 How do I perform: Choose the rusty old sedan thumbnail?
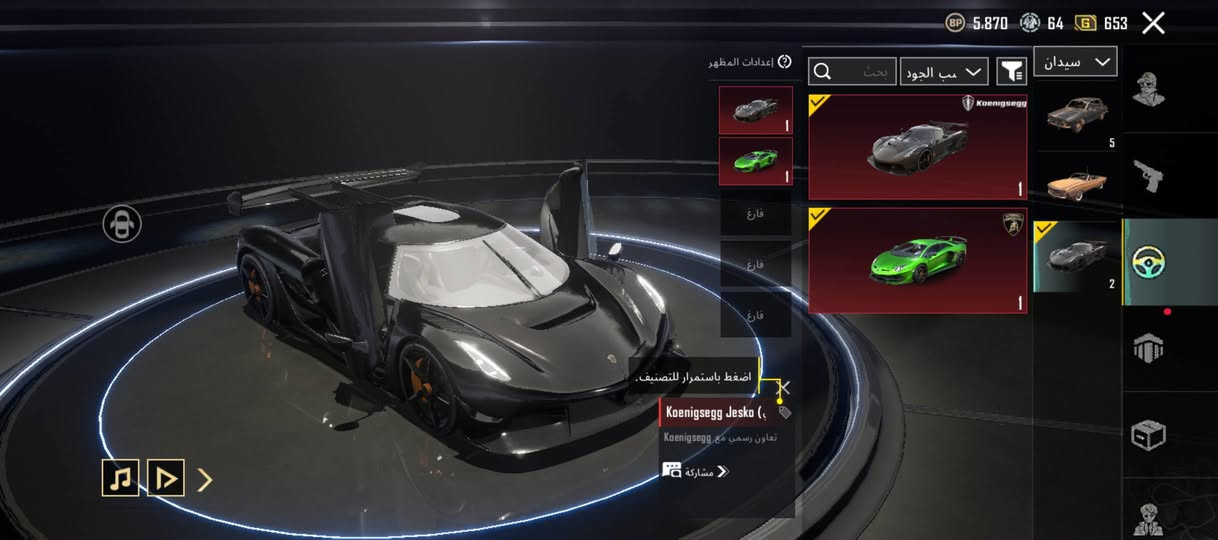tap(1077, 115)
